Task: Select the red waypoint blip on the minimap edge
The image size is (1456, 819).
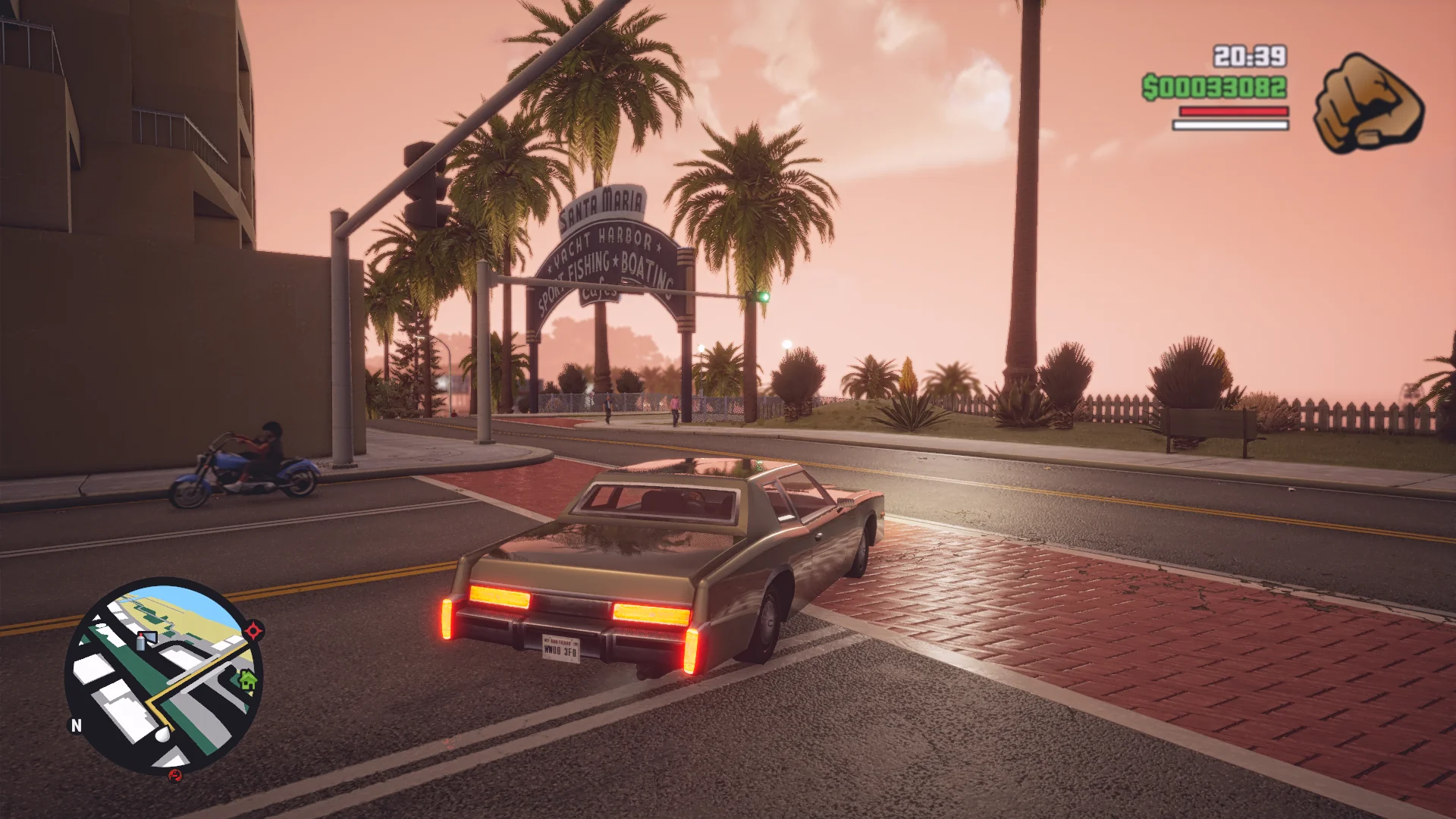Action: click(253, 630)
